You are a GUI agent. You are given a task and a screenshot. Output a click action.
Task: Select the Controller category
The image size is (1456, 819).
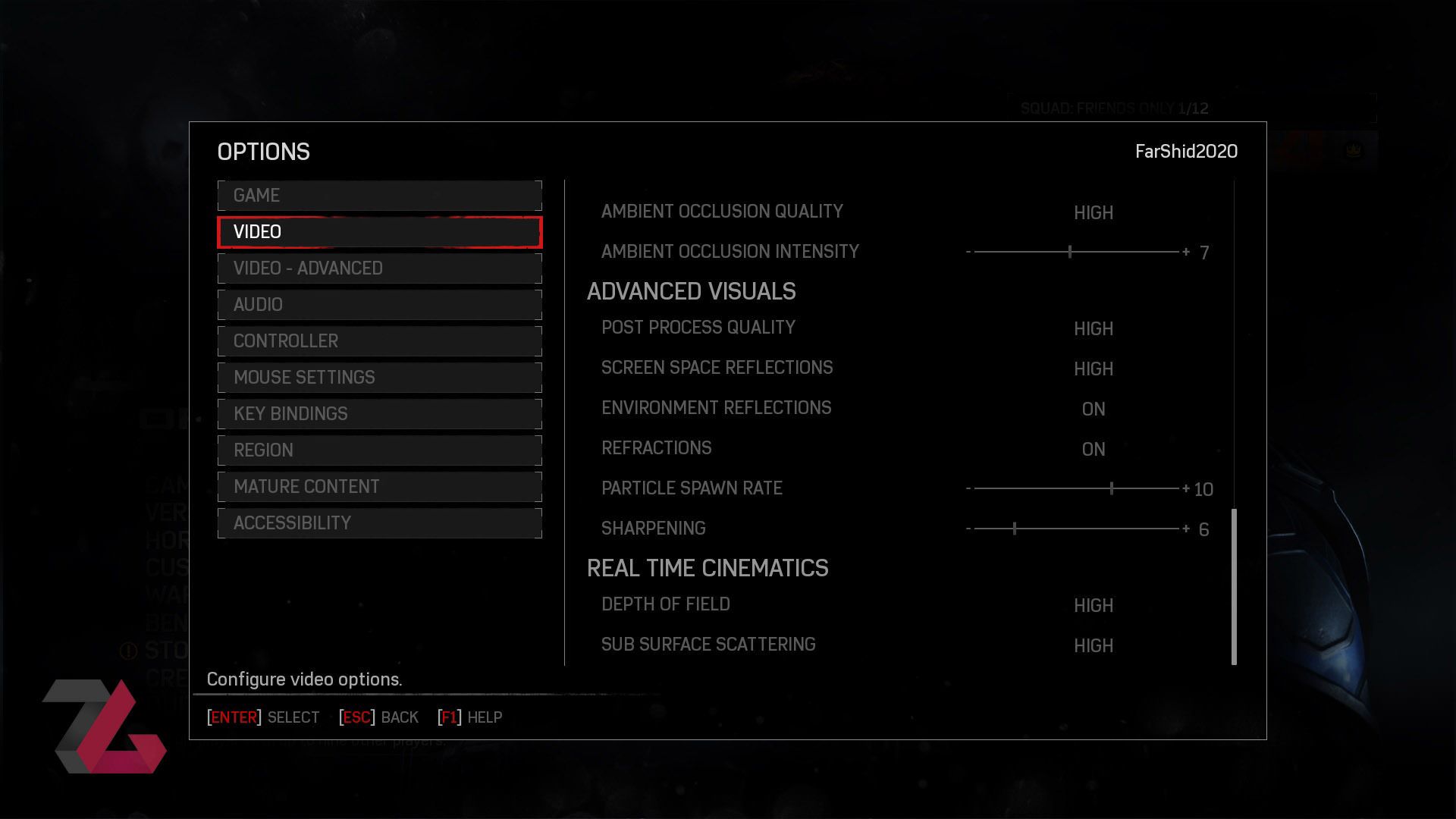(x=379, y=341)
